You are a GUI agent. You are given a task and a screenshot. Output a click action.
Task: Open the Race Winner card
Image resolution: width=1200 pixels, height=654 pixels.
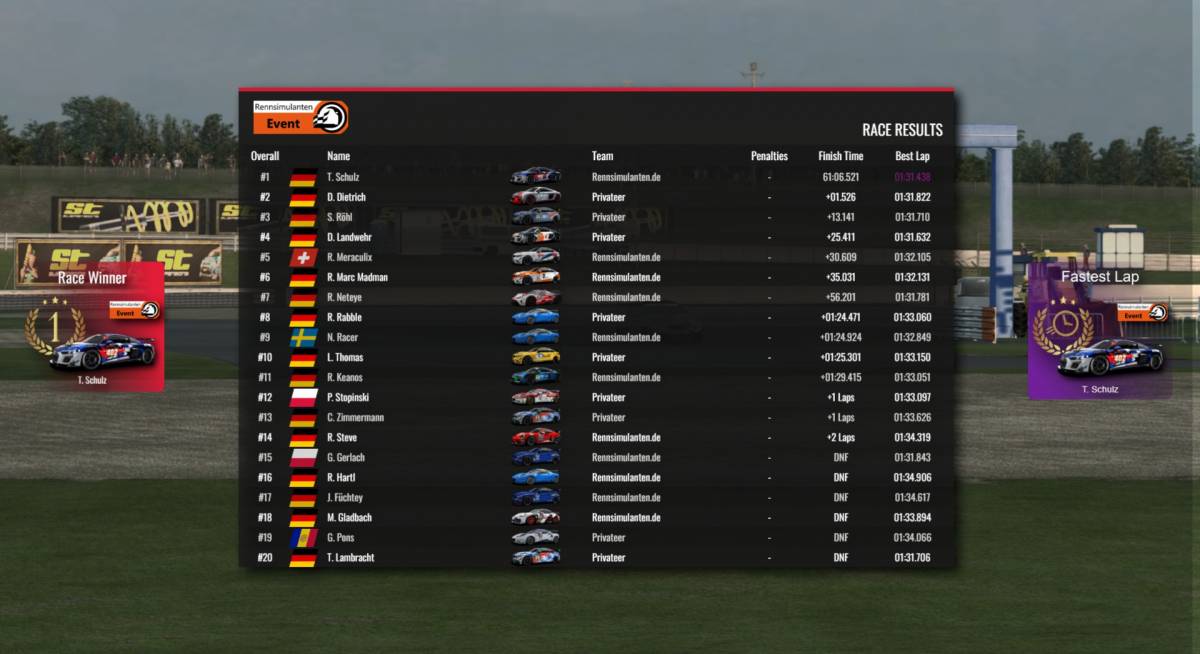[92, 327]
